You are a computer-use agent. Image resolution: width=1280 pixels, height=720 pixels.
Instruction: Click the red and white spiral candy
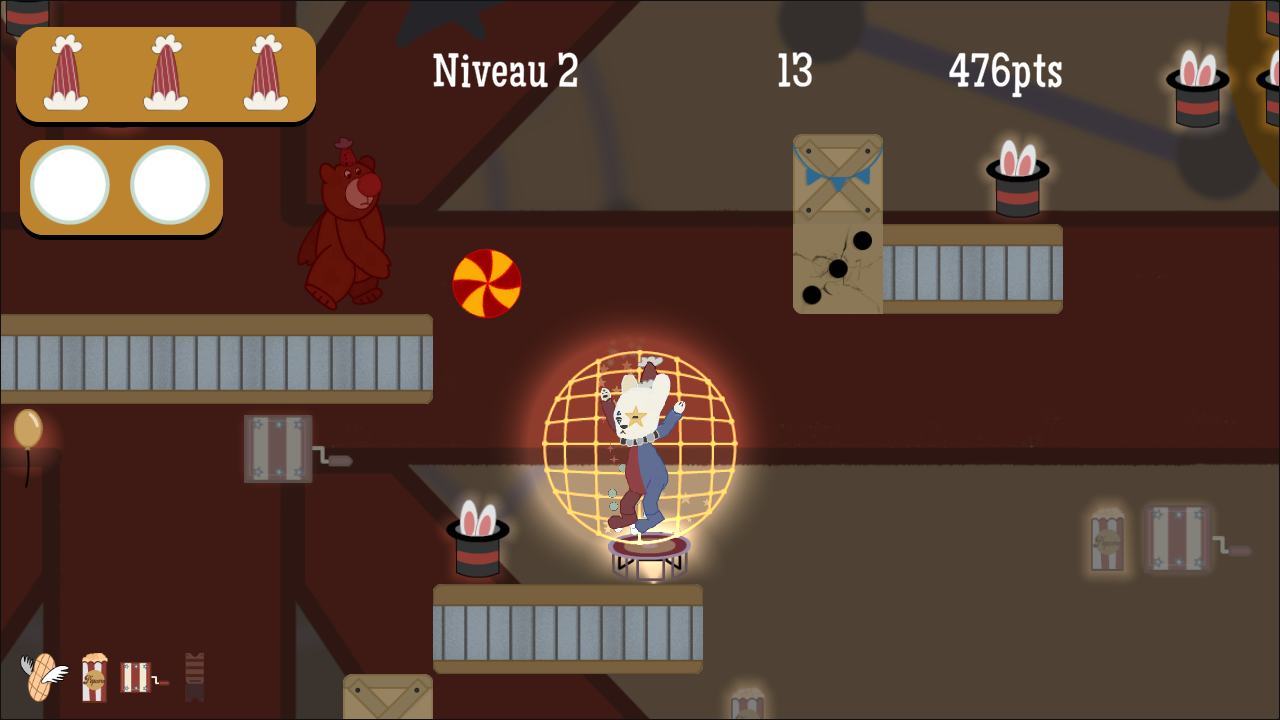488,283
